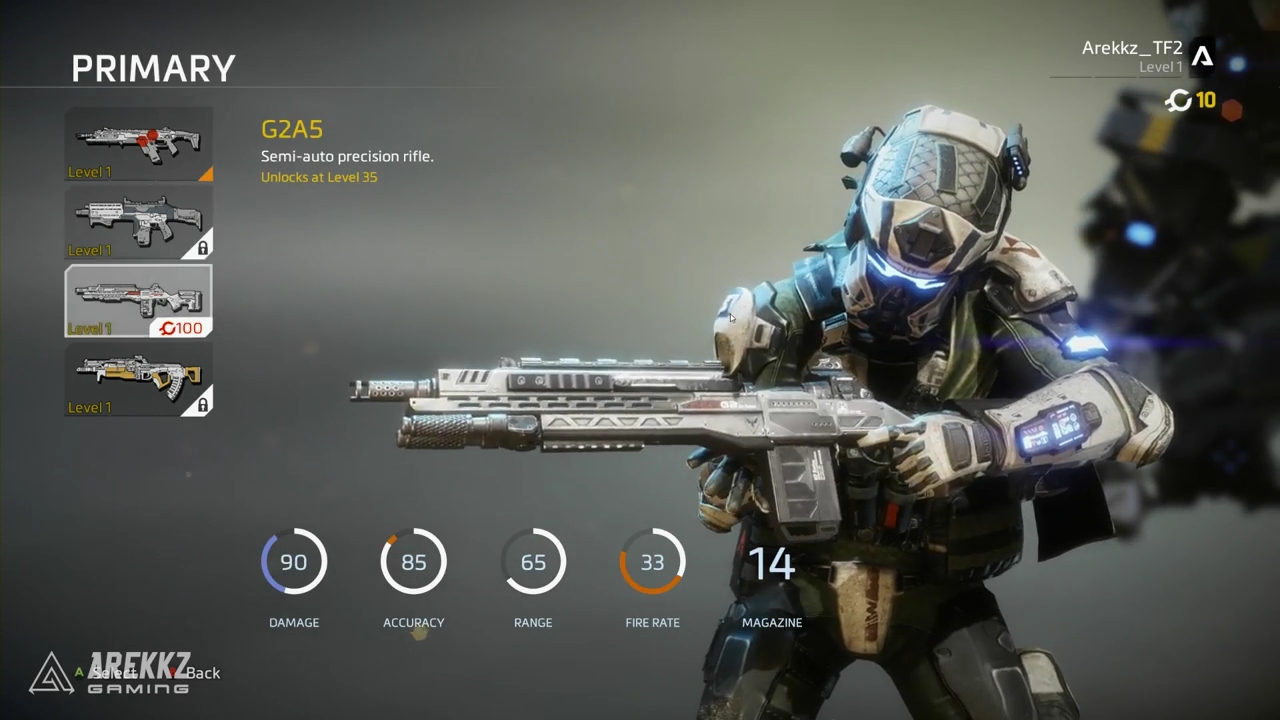The height and width of the screenshot is (720, 1280).
Task: Select the first assault rifle thumbnail
Action: point(138,140)
